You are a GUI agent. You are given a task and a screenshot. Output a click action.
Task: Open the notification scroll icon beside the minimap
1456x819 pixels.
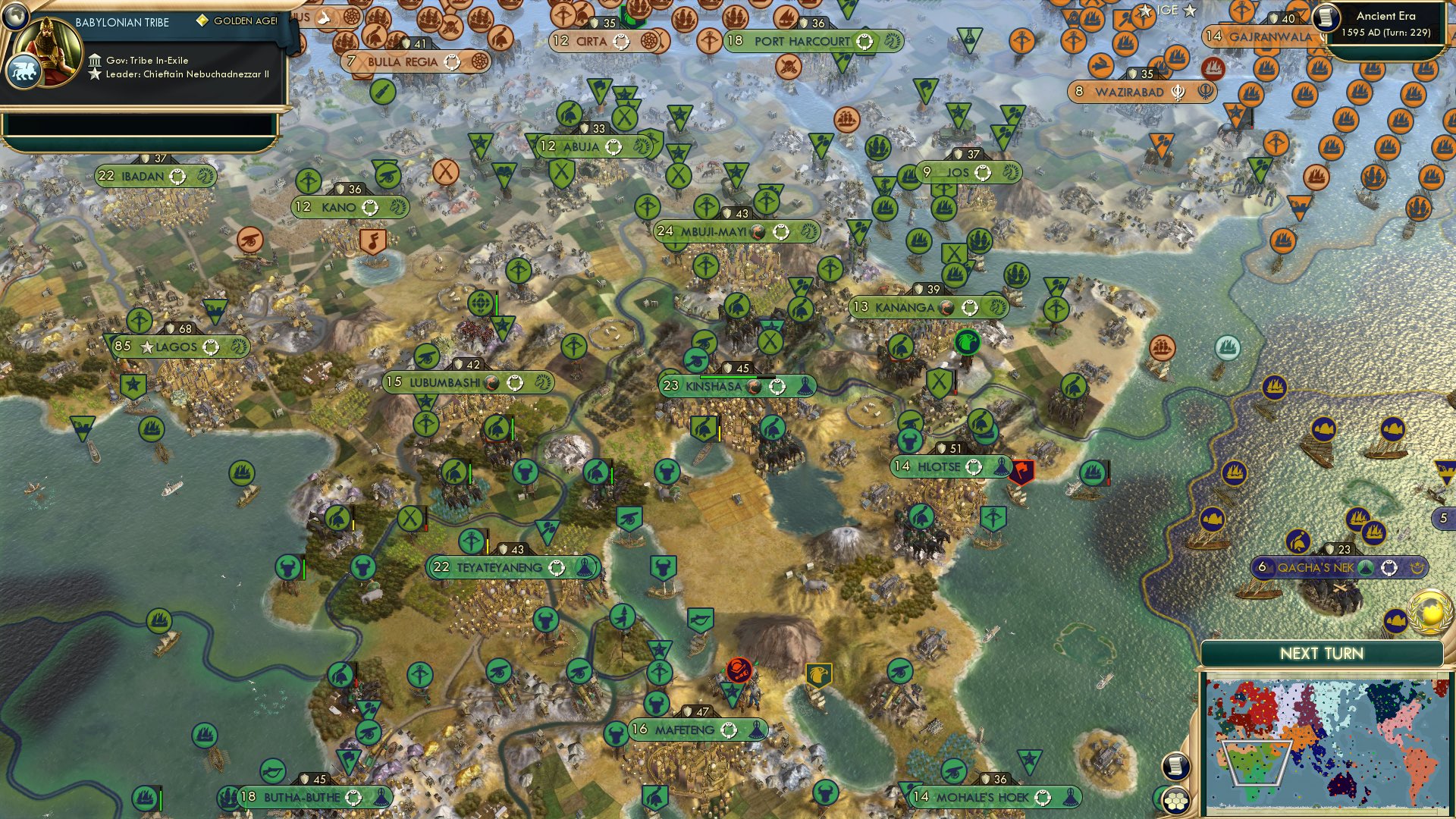tap(1175, 766)
